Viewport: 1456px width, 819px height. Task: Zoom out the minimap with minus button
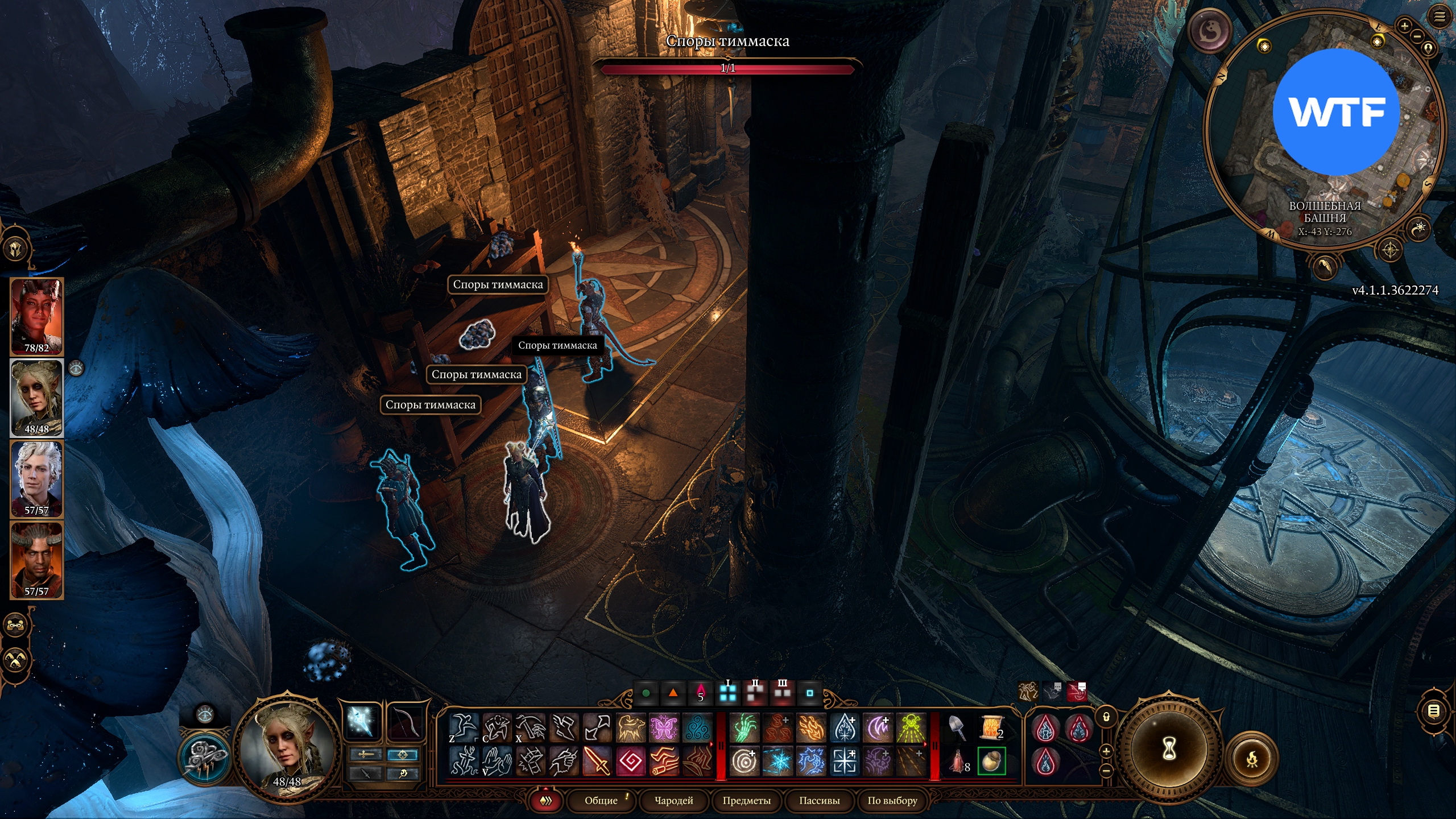click(1417, 36)
